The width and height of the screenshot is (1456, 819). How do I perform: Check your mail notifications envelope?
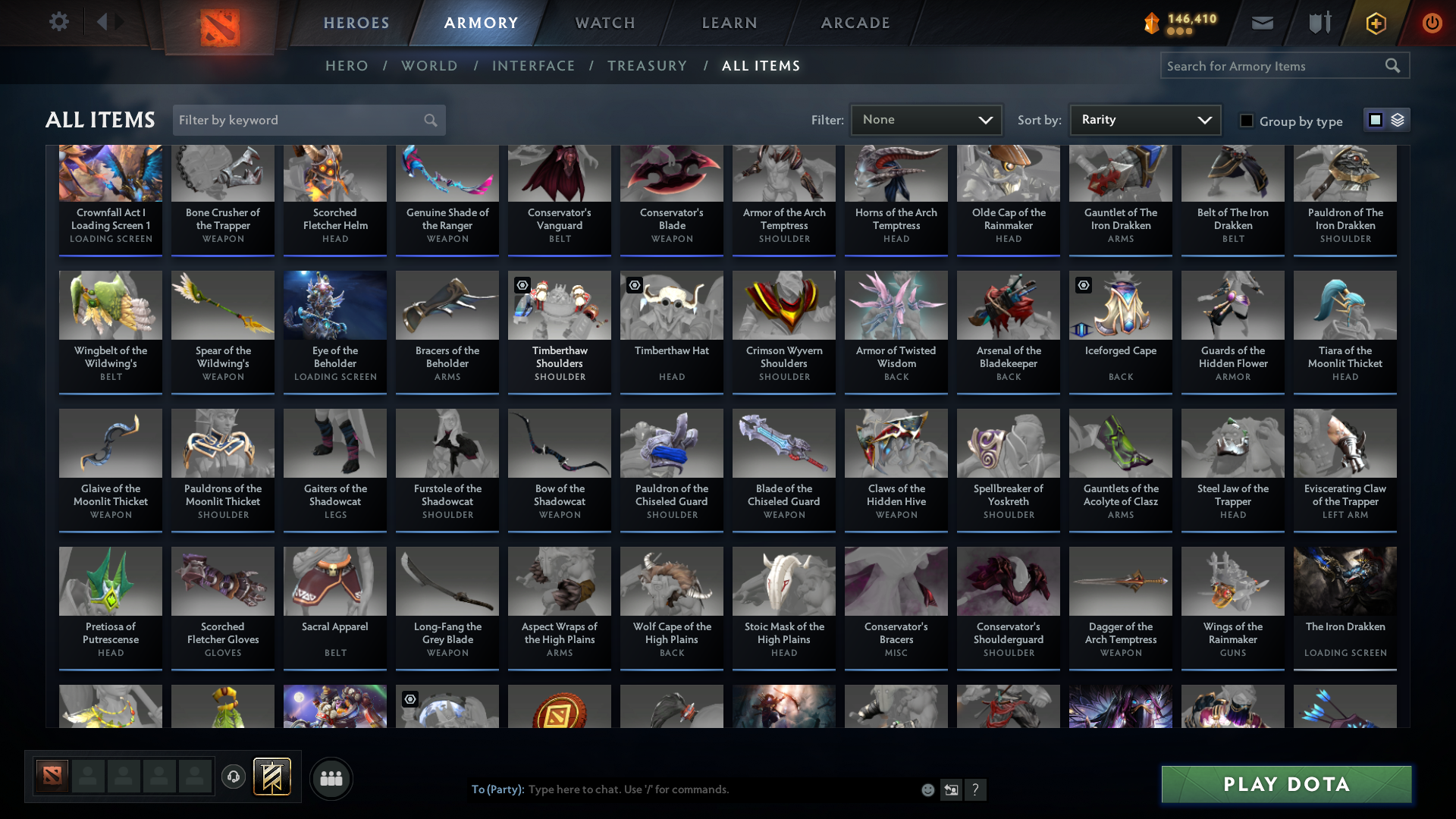pos(1262,23)
